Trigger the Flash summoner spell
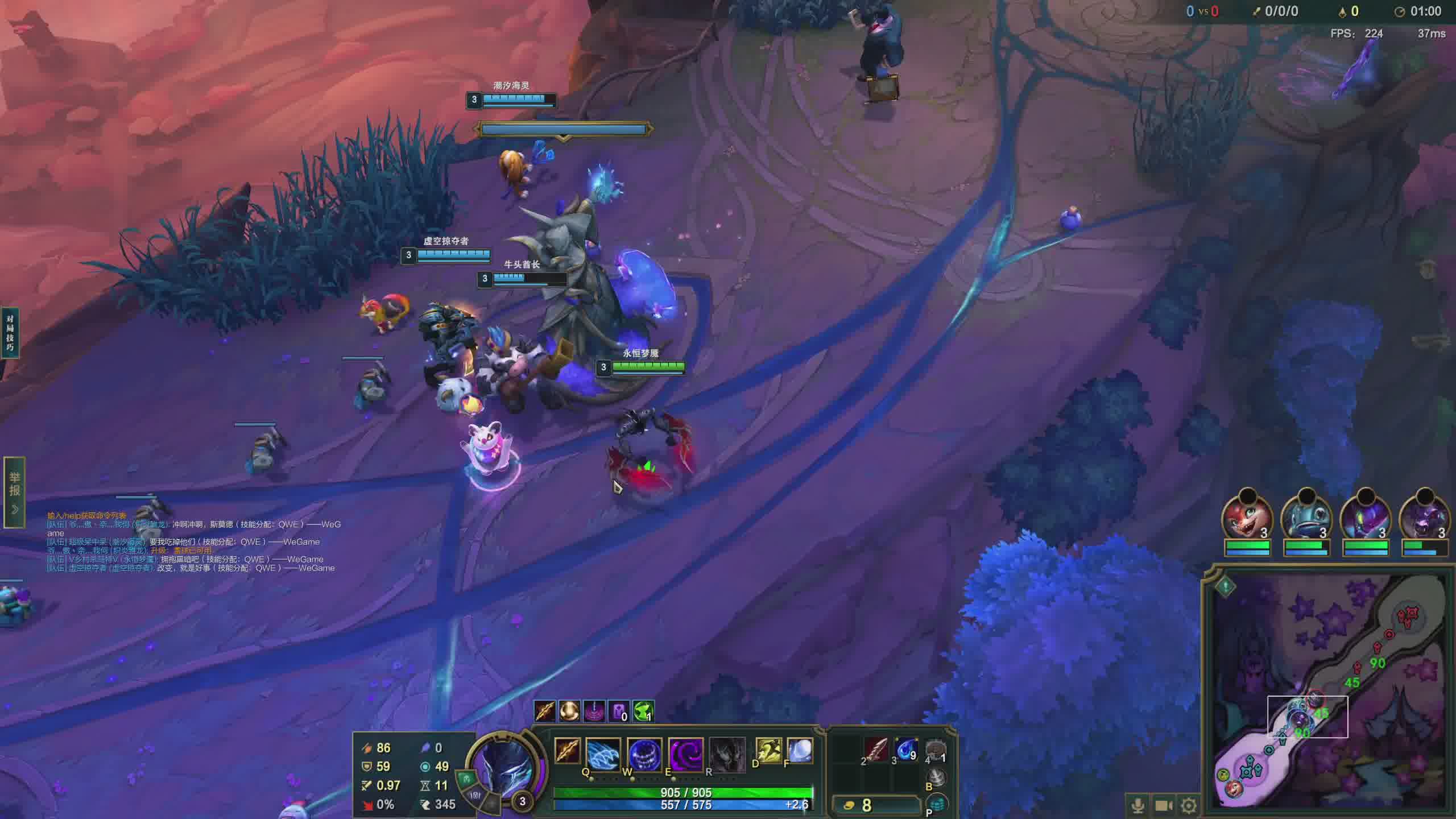Viewport: 1456px width, 819px height. 768,751
